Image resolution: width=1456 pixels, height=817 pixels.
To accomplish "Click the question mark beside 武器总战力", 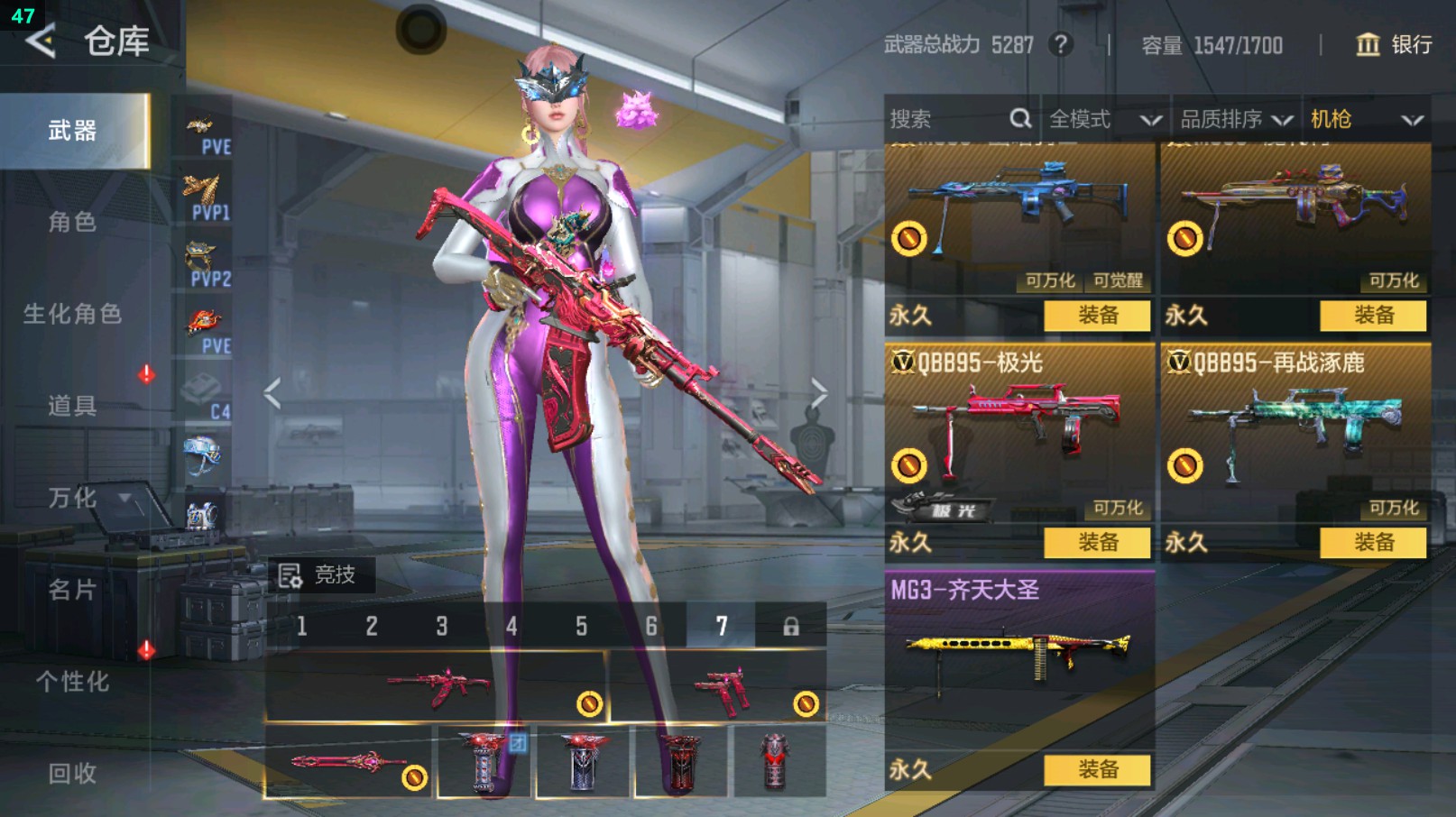I will click(x=1061, y=44).
